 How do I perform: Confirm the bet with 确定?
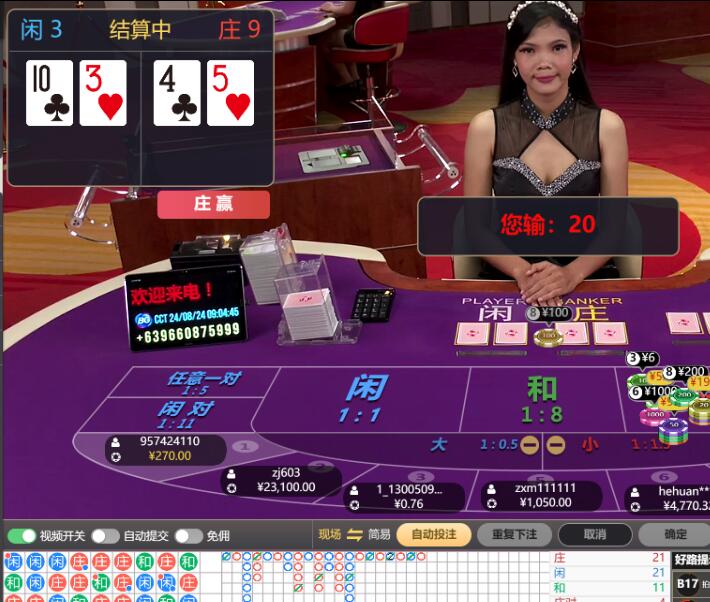674,534
